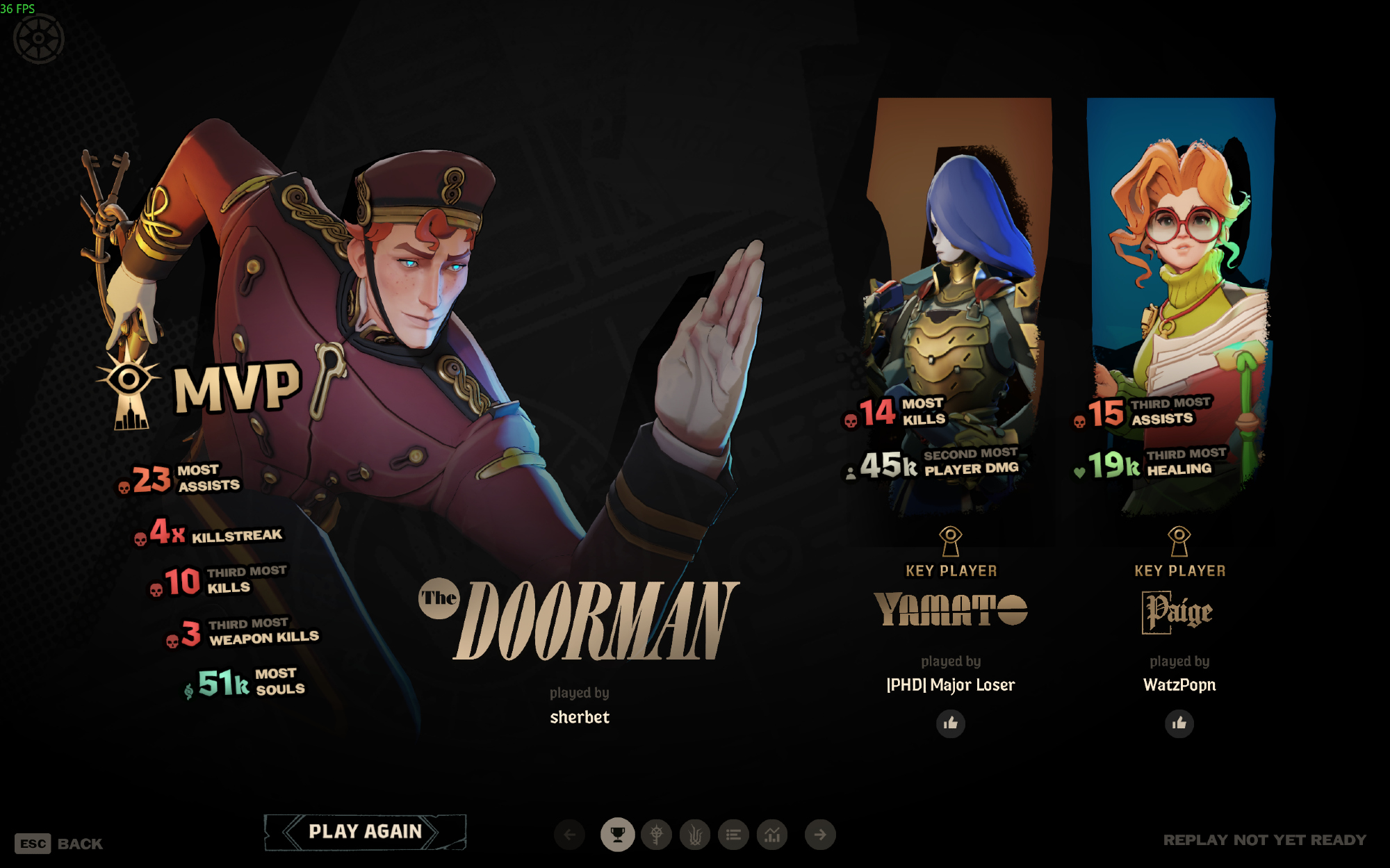
Task: Show the list view tab
Action: click(733, 835)
